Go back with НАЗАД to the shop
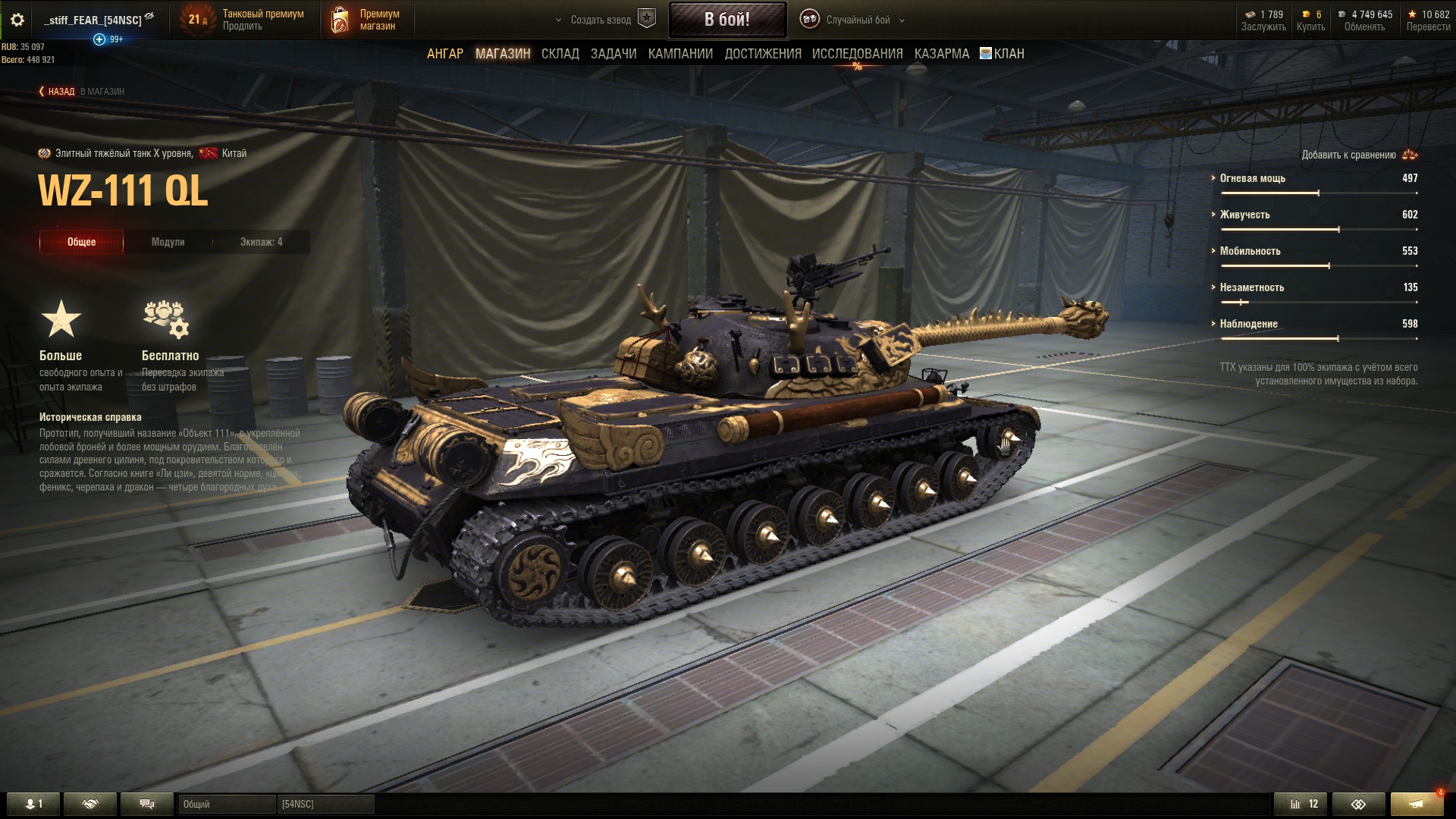The height and width of the screenshot is (819, 1456). (58, 92)
